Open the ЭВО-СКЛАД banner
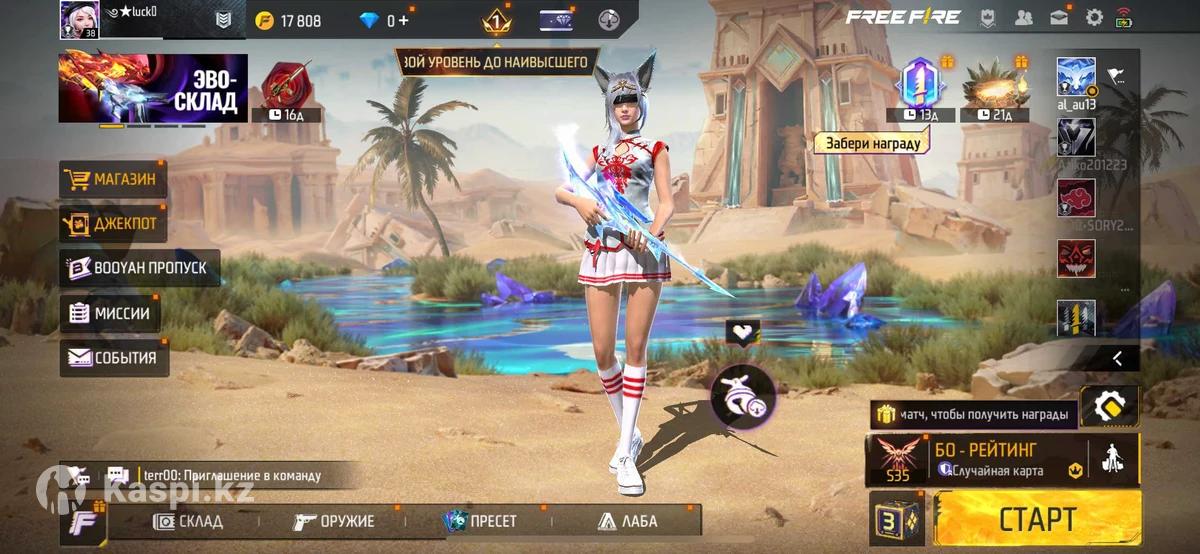The height and width of the screenshot is (554, 1200). click(x=153, y=88)
